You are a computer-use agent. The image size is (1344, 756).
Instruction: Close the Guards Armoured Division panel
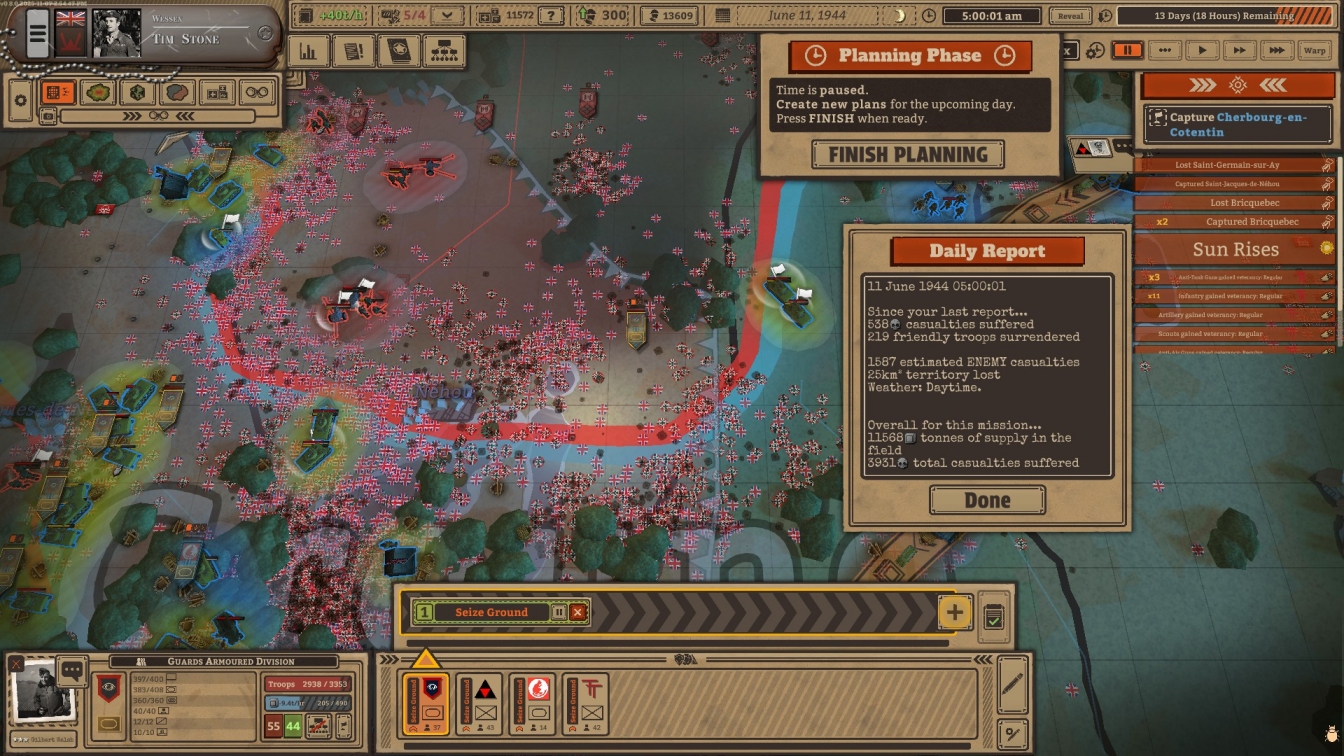coord(16,663)
